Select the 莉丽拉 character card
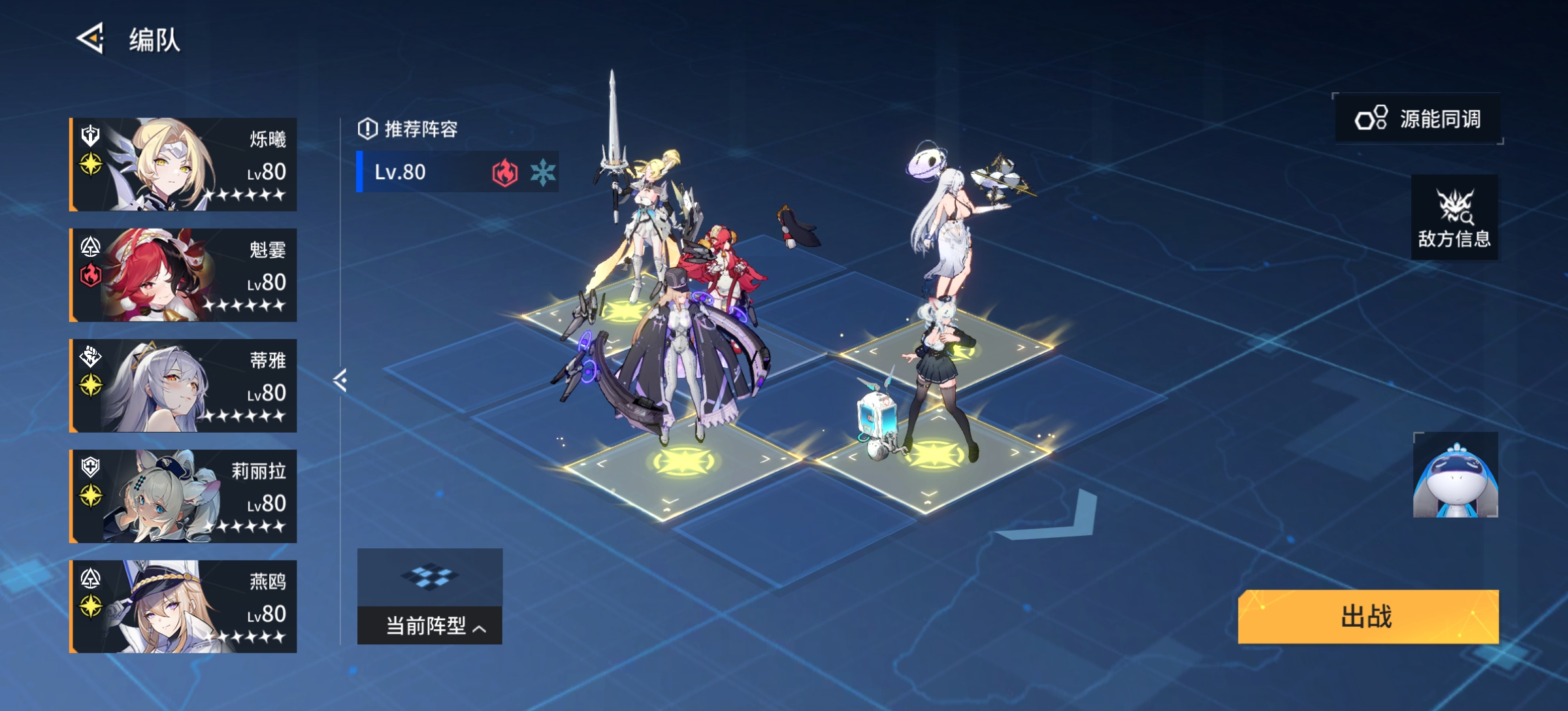The width and height of the screenshot is (1568, 711). (184, 496)
